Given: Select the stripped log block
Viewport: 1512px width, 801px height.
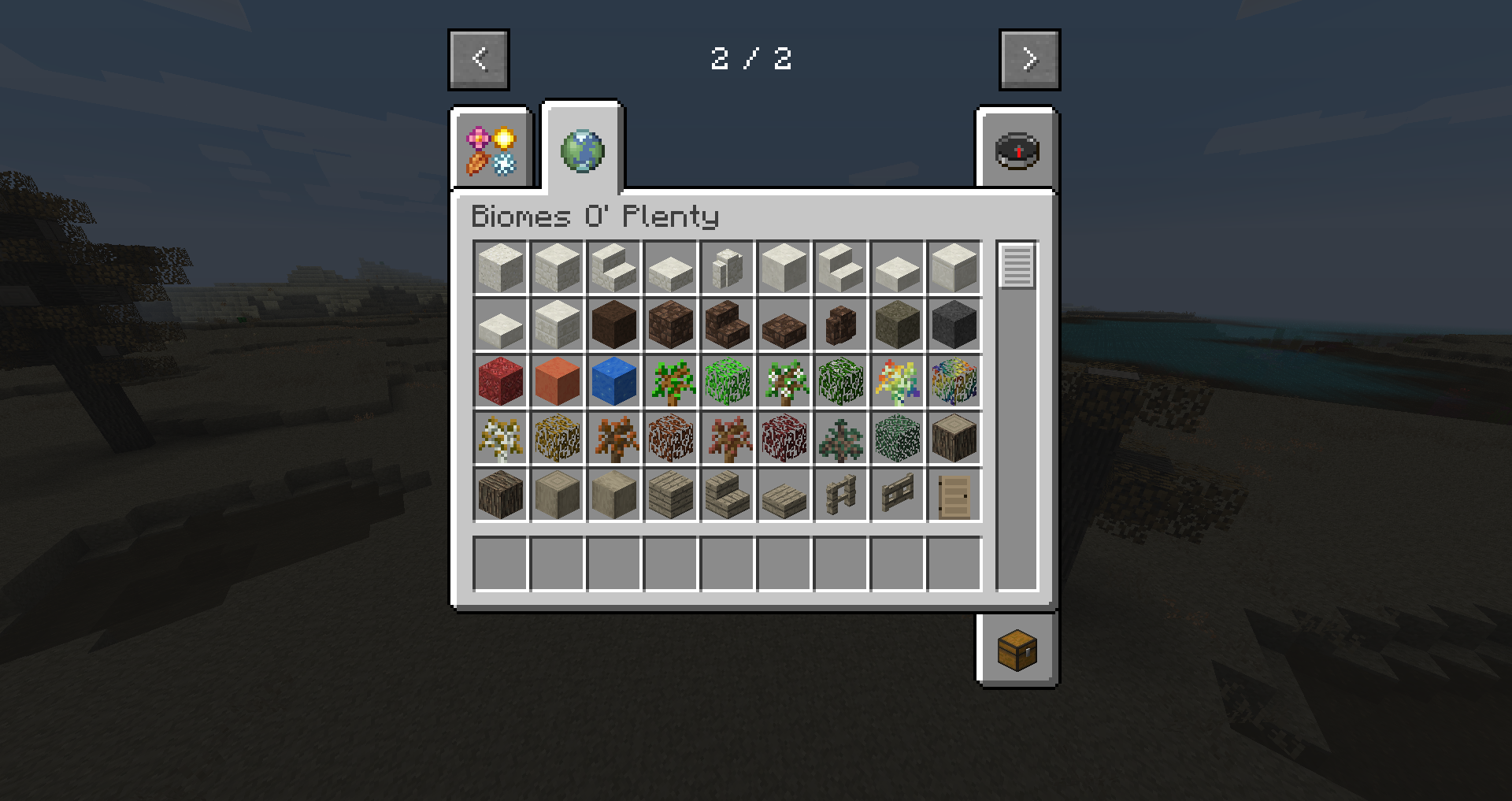Looking at the screenshot, I should 557,494.
